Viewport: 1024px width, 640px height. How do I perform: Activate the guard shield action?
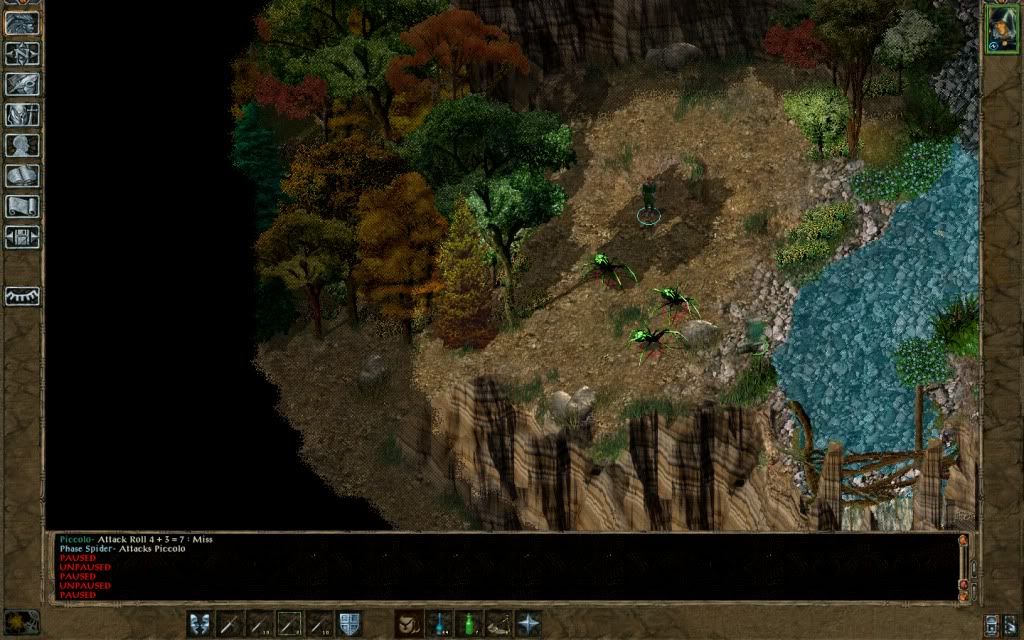[350, 624]
